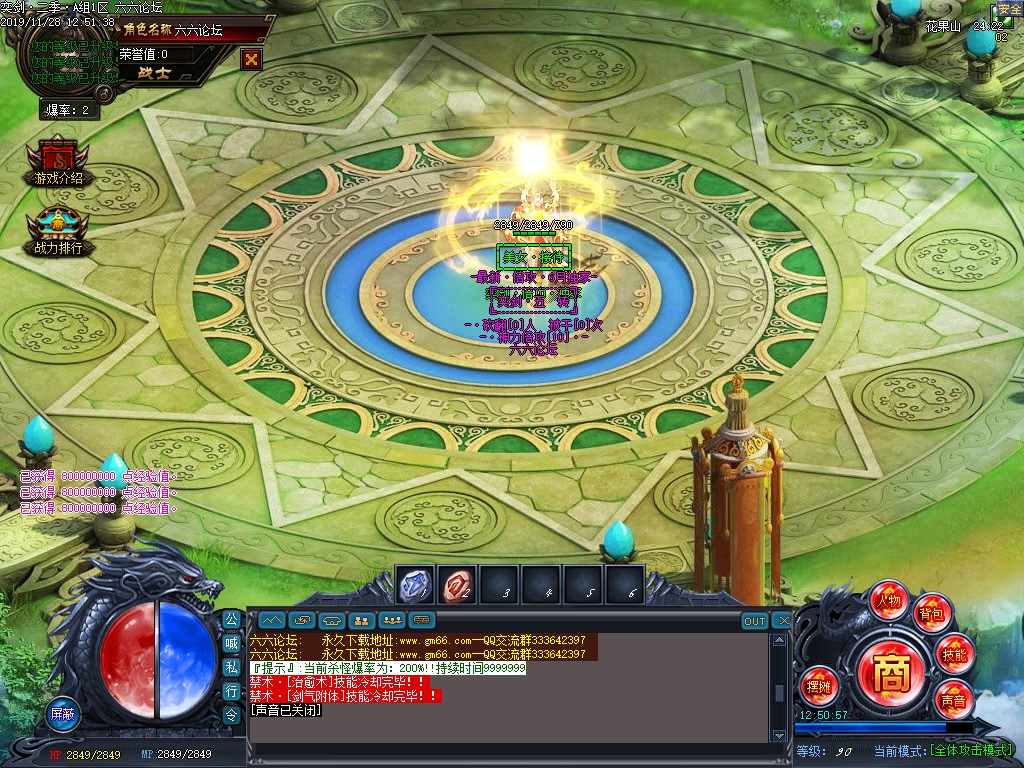
Task: Open the 摆摊 stall vending button
Action: coord(818,686)
